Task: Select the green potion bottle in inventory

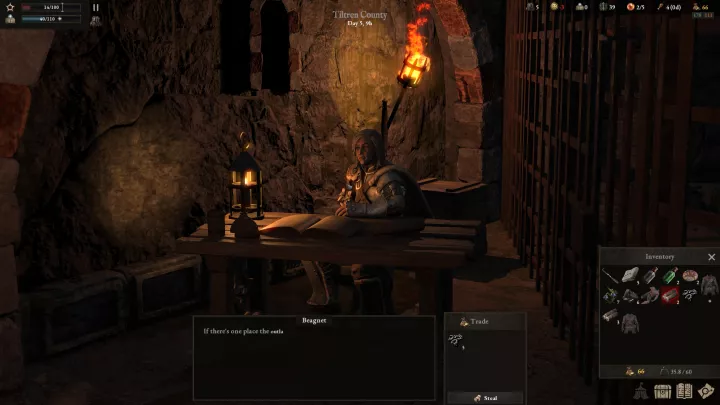Action: (671, 276)
